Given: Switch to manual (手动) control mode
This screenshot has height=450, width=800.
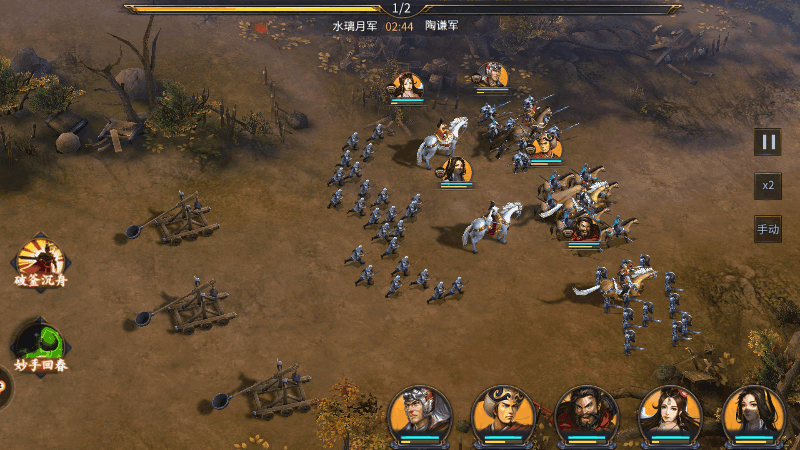Looking at the screenshot, I should 767,229.
